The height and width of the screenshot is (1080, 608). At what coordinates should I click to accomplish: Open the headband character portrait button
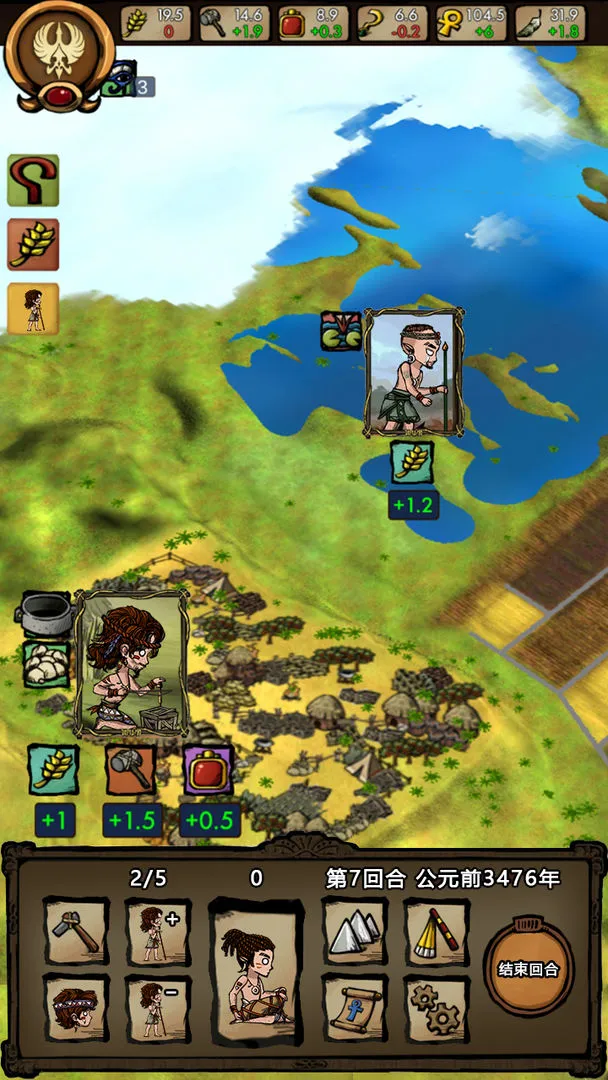[77, 1008]
